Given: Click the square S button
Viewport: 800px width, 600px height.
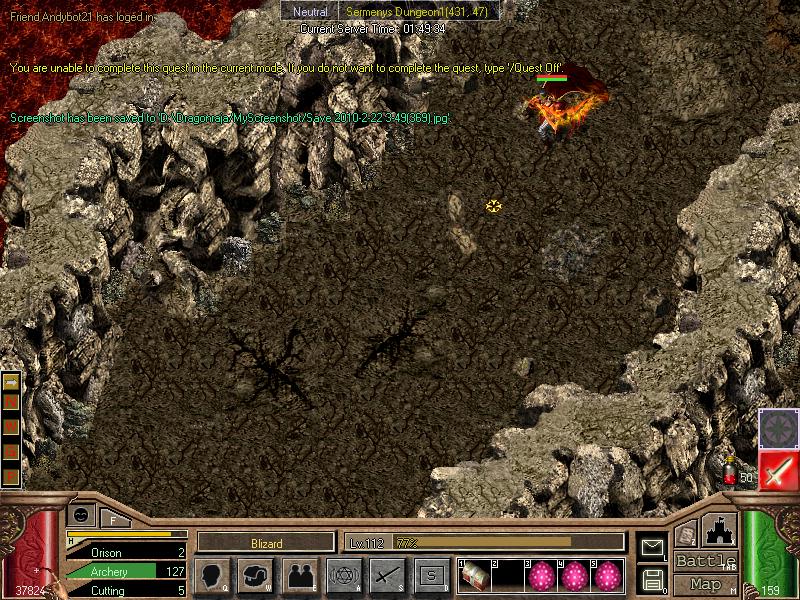Looking at the screenshot, I should (431, 575).
